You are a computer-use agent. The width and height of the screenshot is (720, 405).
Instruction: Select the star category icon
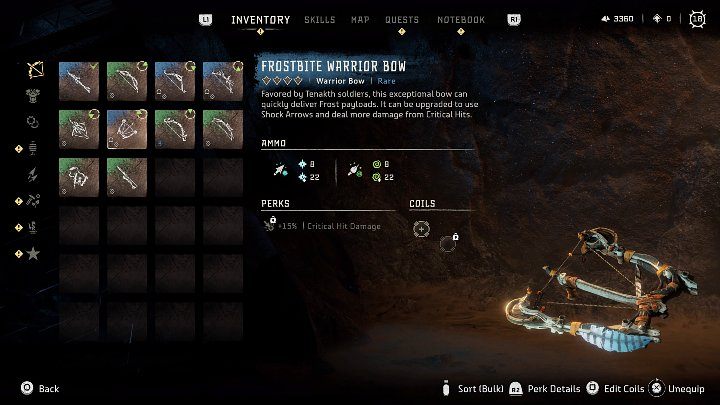click(x=35, y=254)
